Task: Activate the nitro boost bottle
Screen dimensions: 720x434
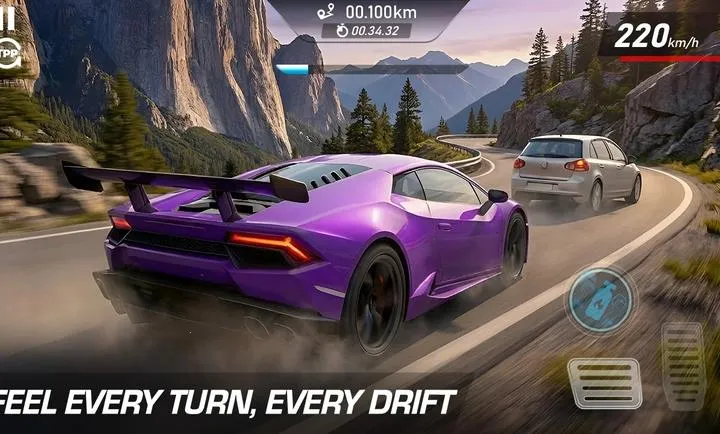Action: pyautogui.click(x=600, y=298)
